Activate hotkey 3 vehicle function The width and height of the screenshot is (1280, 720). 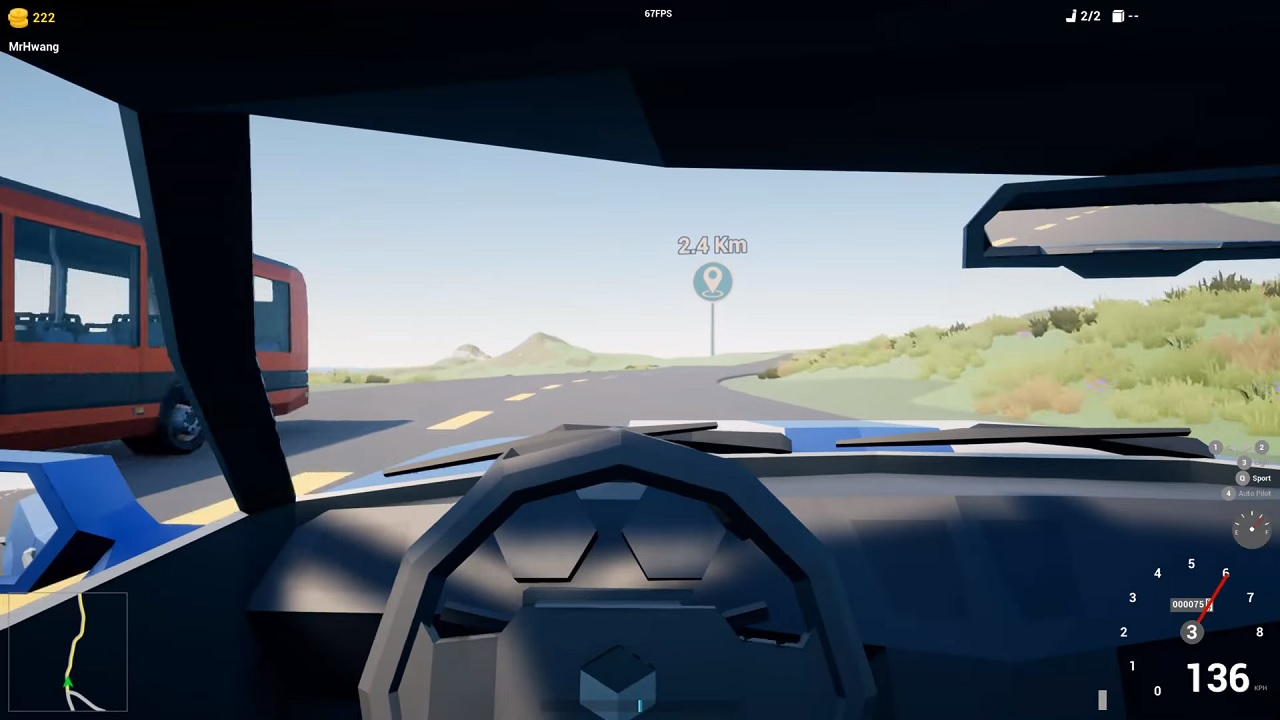[x=1243, y=463]
